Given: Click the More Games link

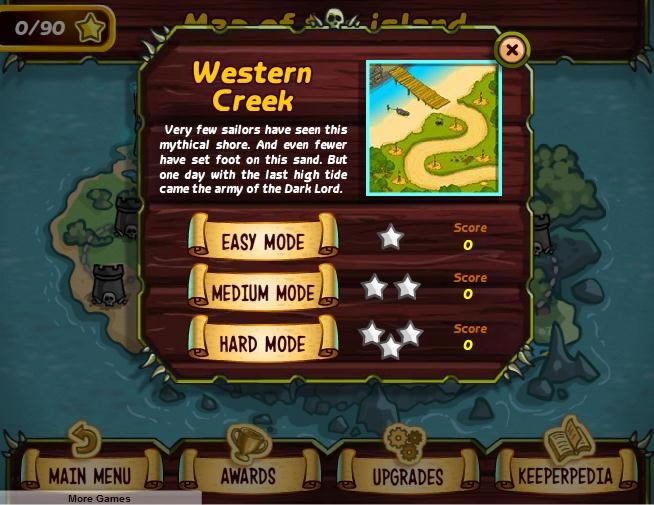Looking at the screenshot, I should pos(99,498).
